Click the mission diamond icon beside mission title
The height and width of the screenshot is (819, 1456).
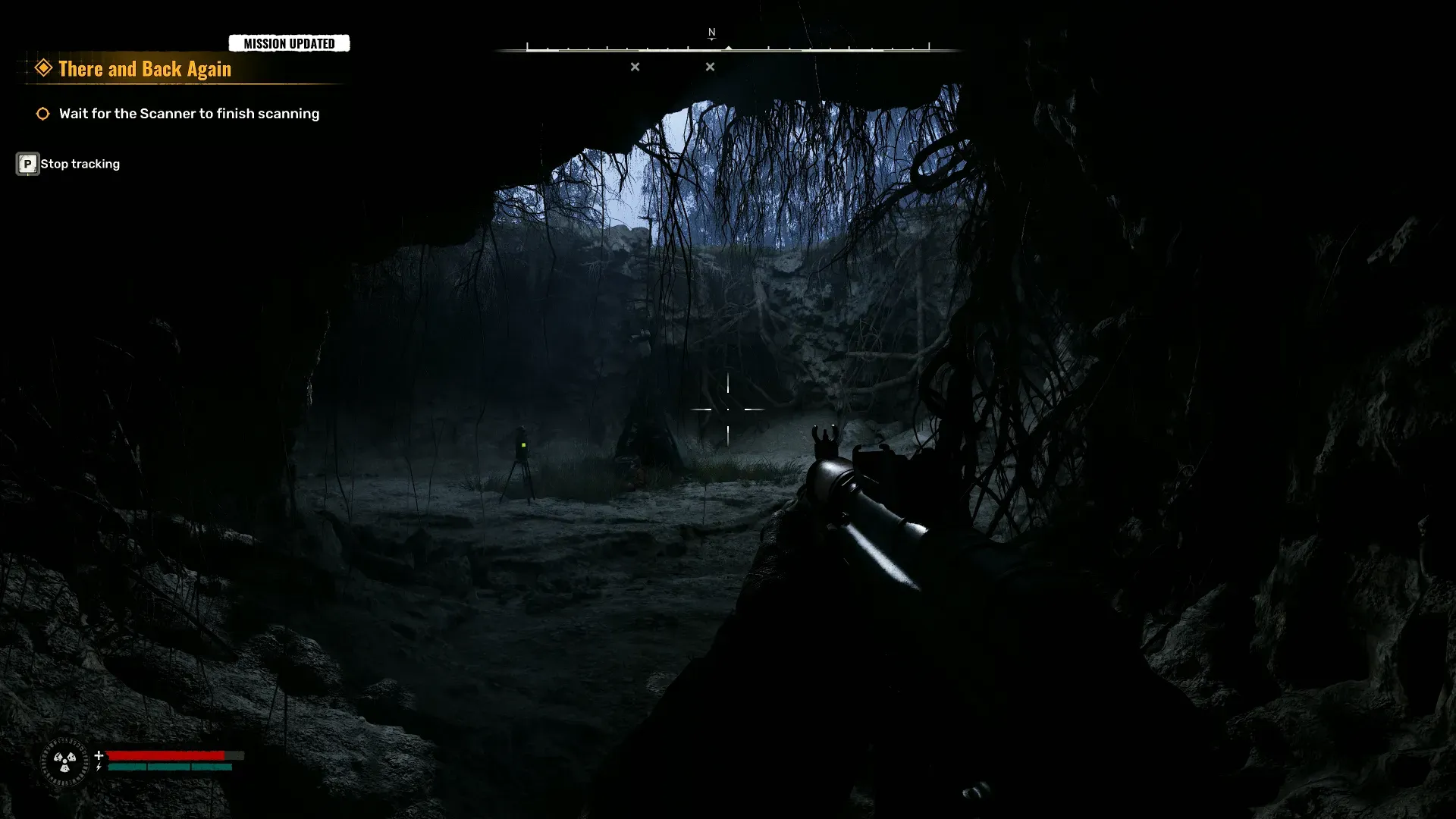coord(43,67)
